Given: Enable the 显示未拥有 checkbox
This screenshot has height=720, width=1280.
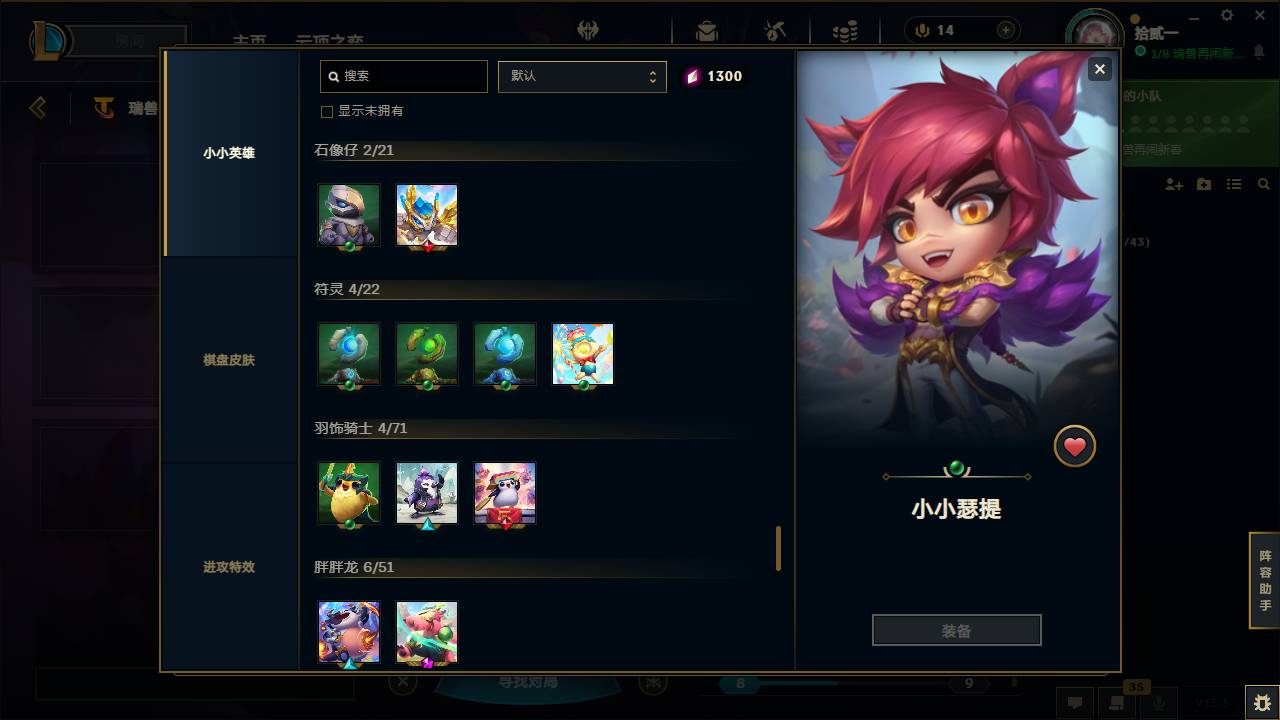Looking at the screenshot, I should point(327,111).
